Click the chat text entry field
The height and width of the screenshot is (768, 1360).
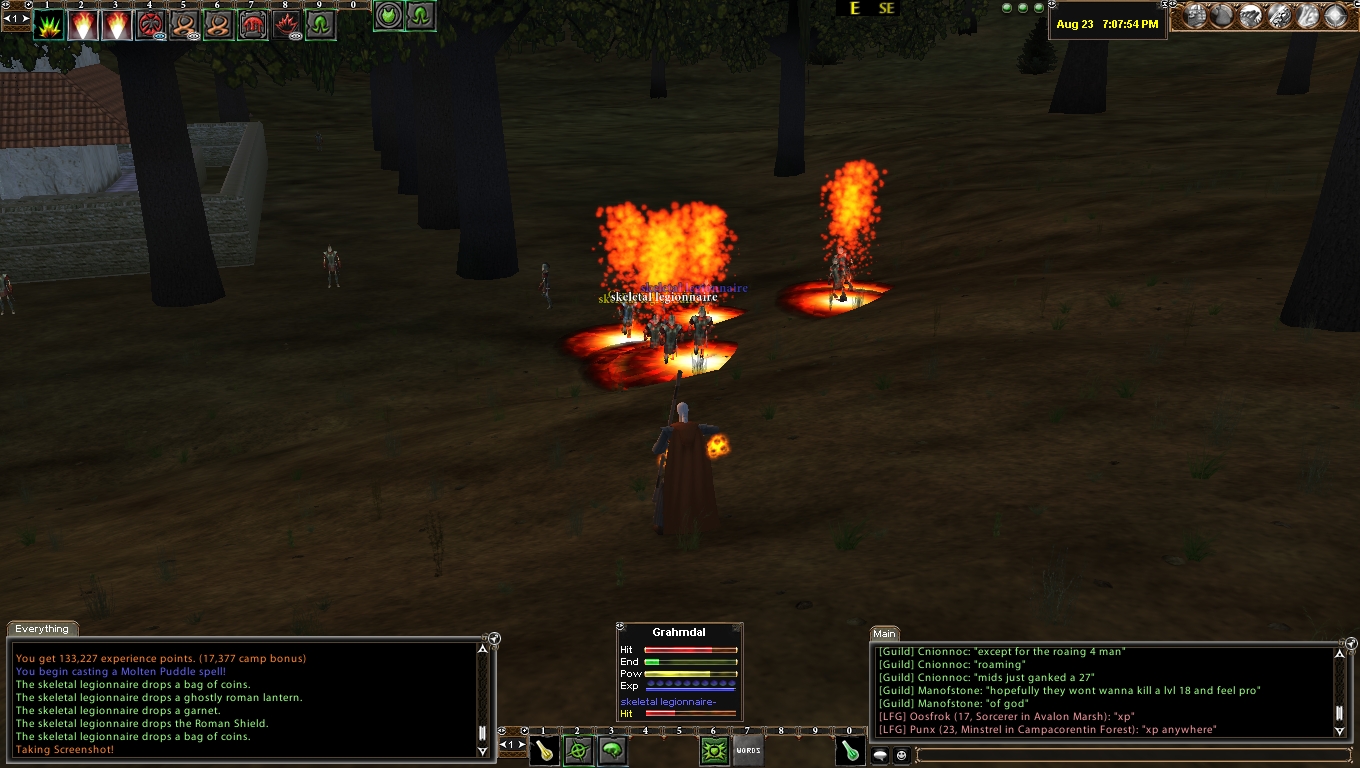pos(1130,755)
